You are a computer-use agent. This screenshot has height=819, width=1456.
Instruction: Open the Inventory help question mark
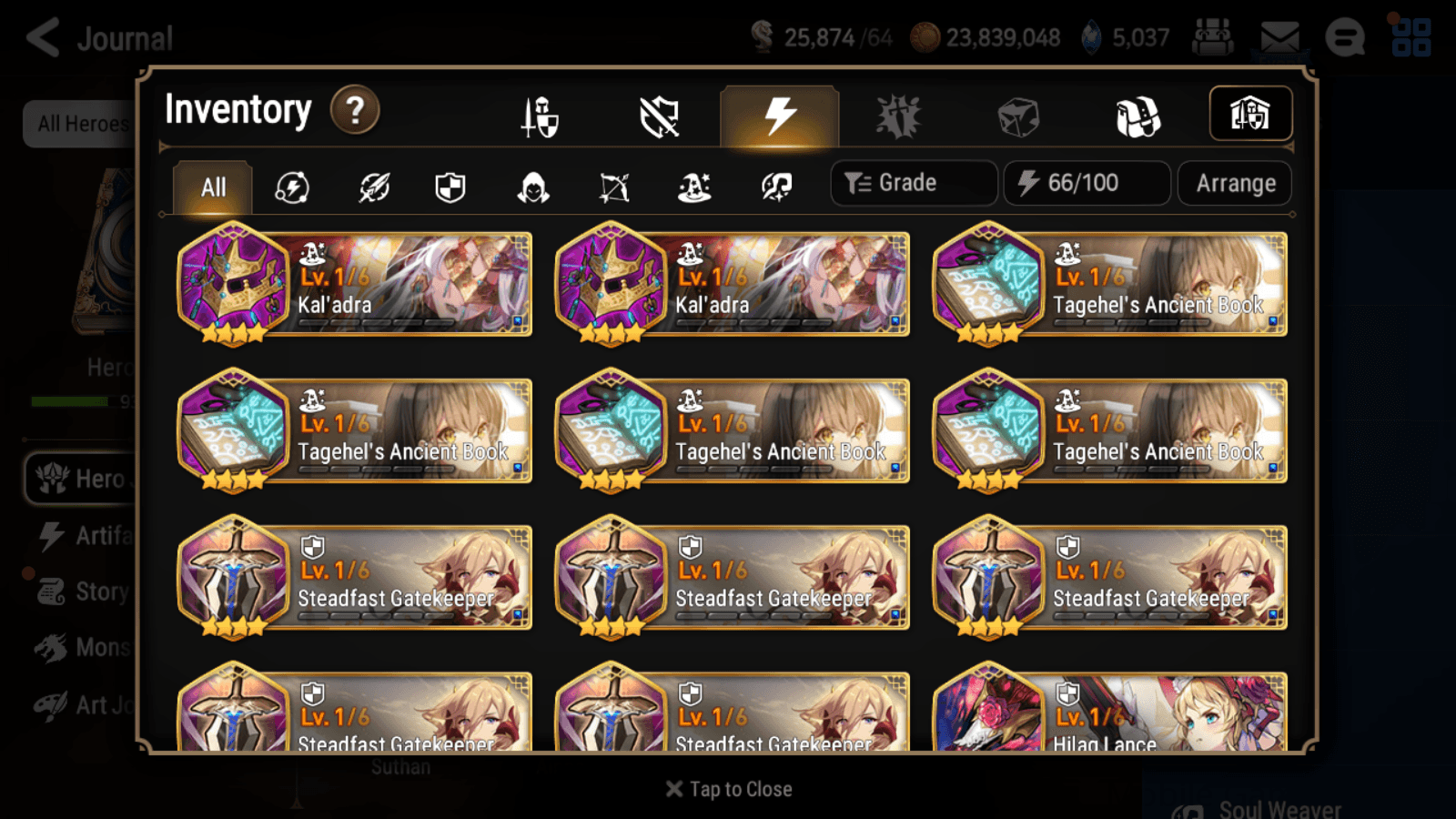point(355,109)
